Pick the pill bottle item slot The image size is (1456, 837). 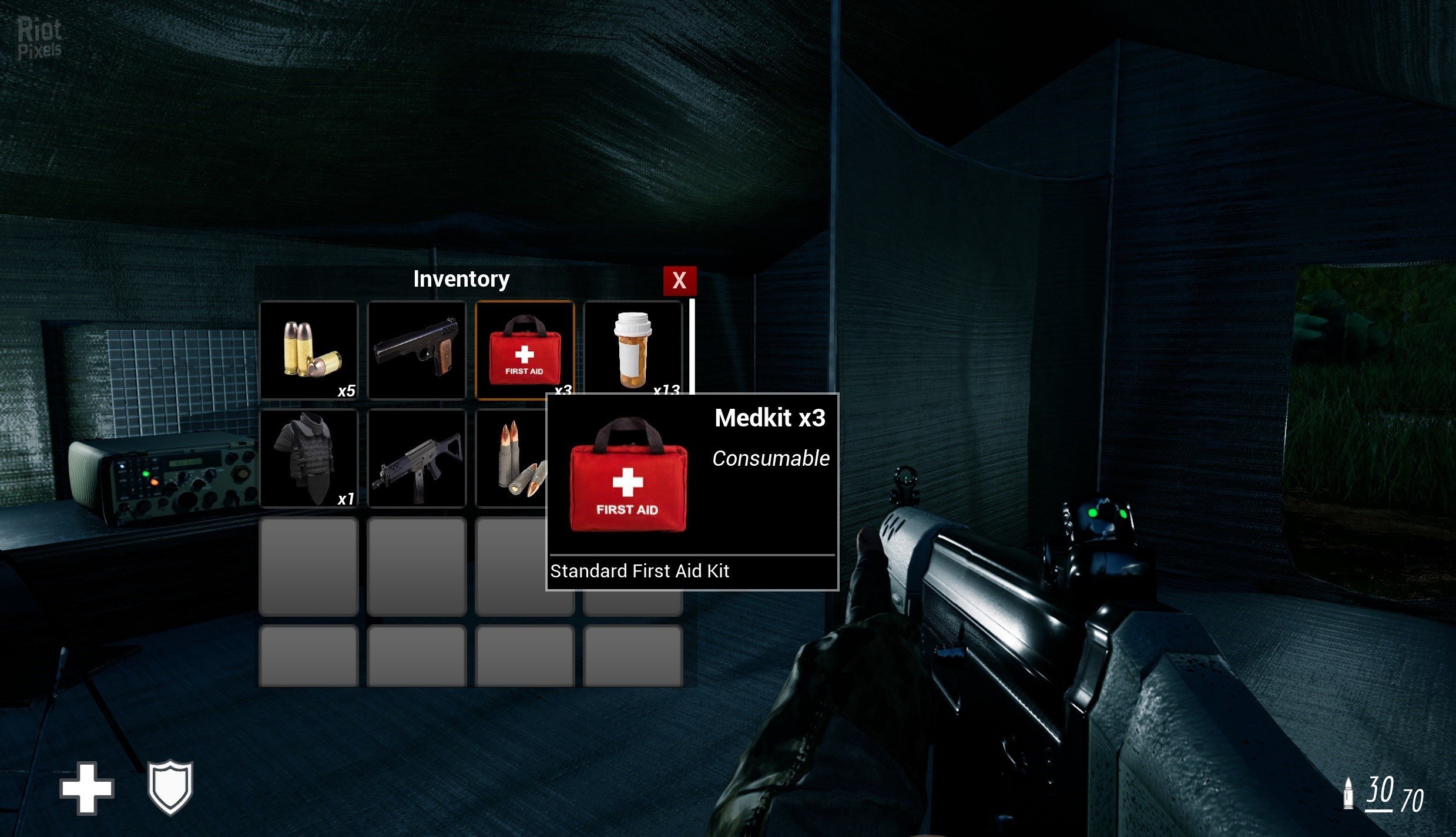coord(633,349)
